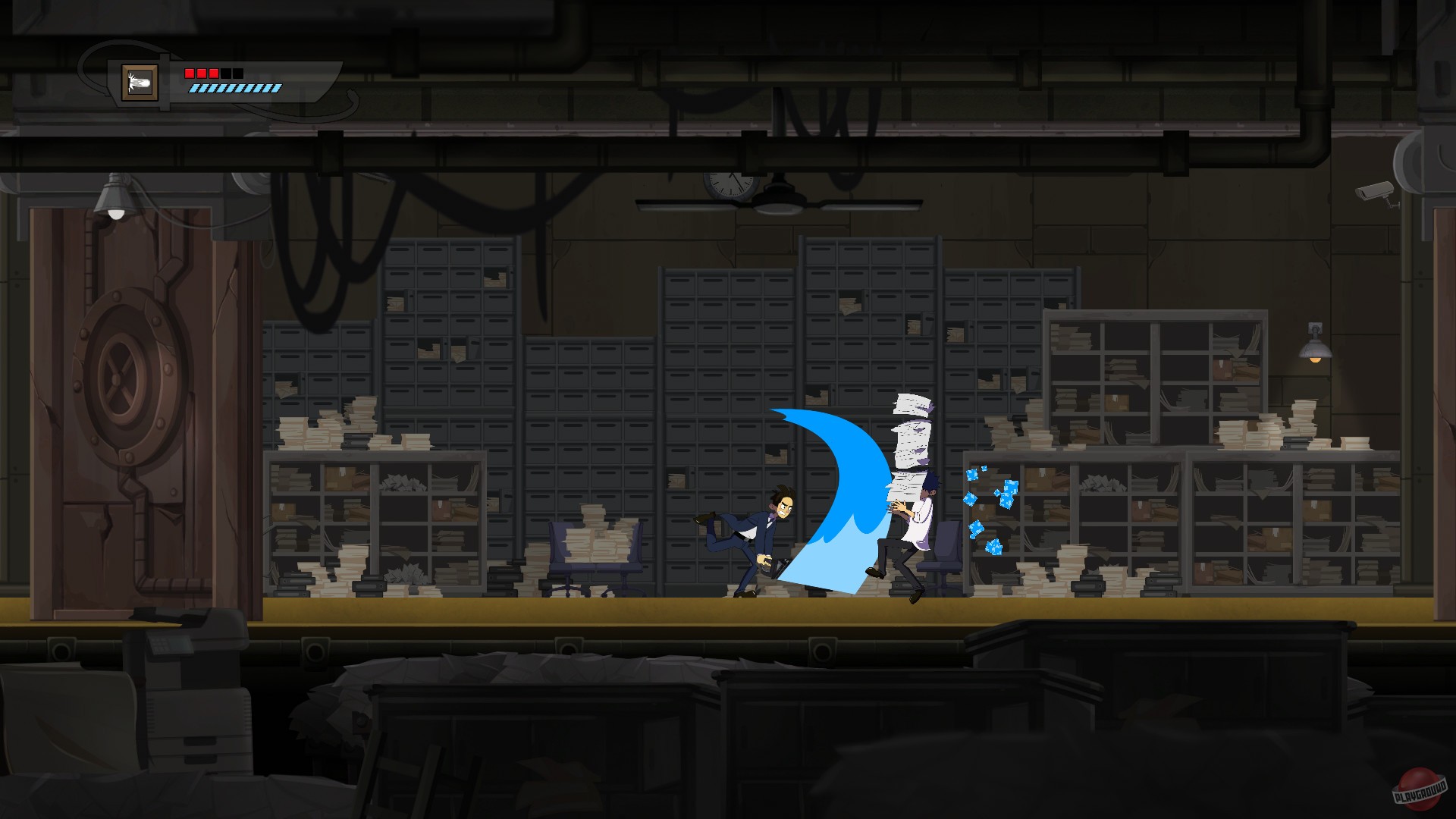Select the first red shift charge block

coord(189,74)
